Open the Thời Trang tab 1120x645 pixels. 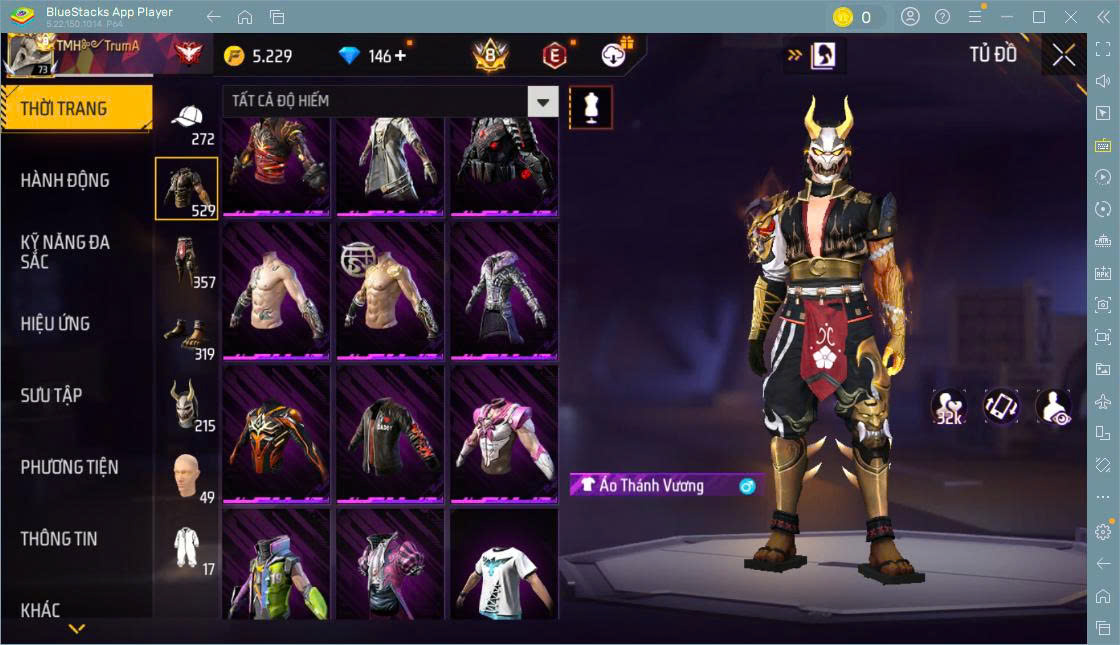[76, 109]
